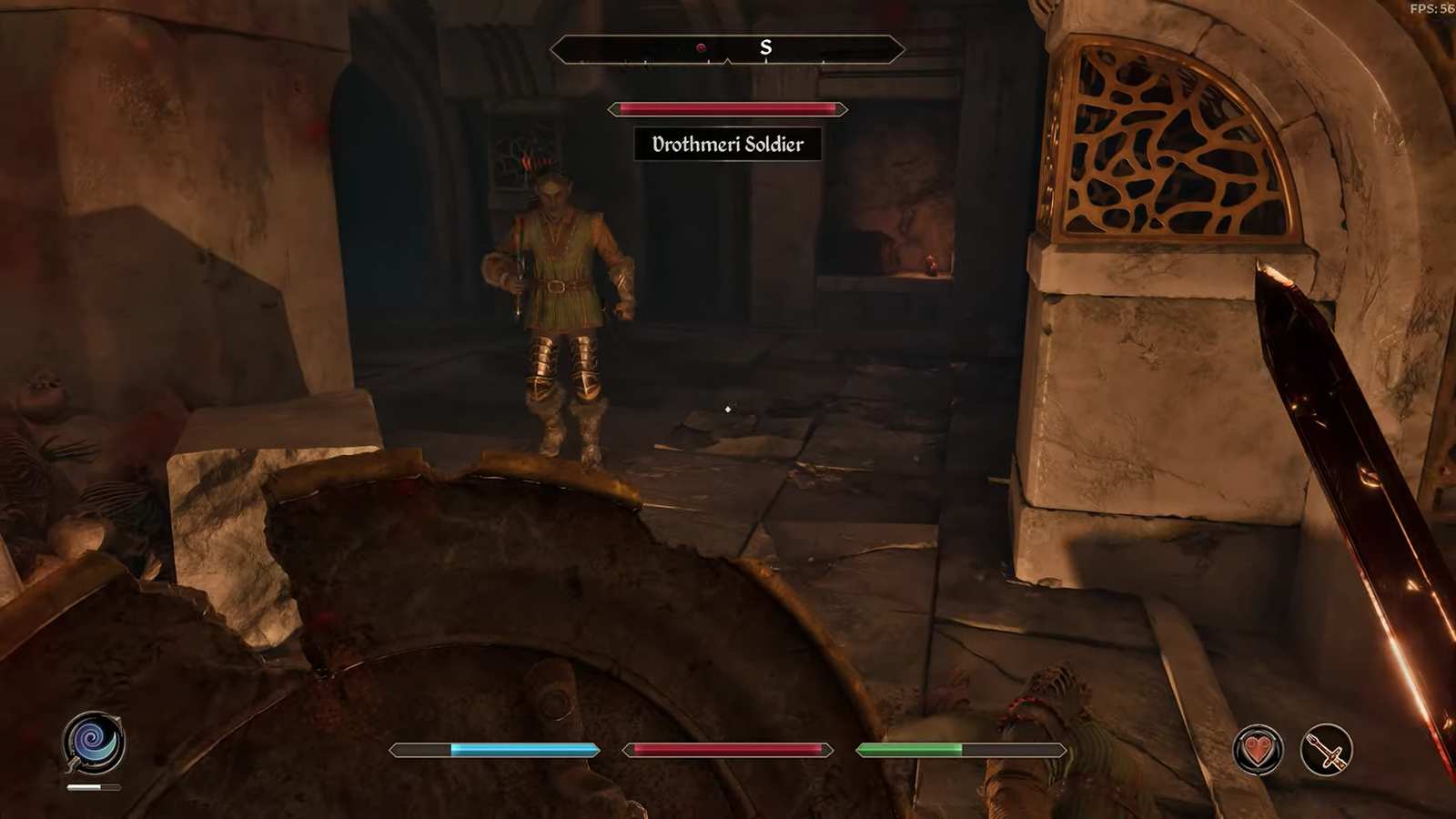Expand the bottom status bar cluster
1456x819 pixels.
tap(726, 748)
